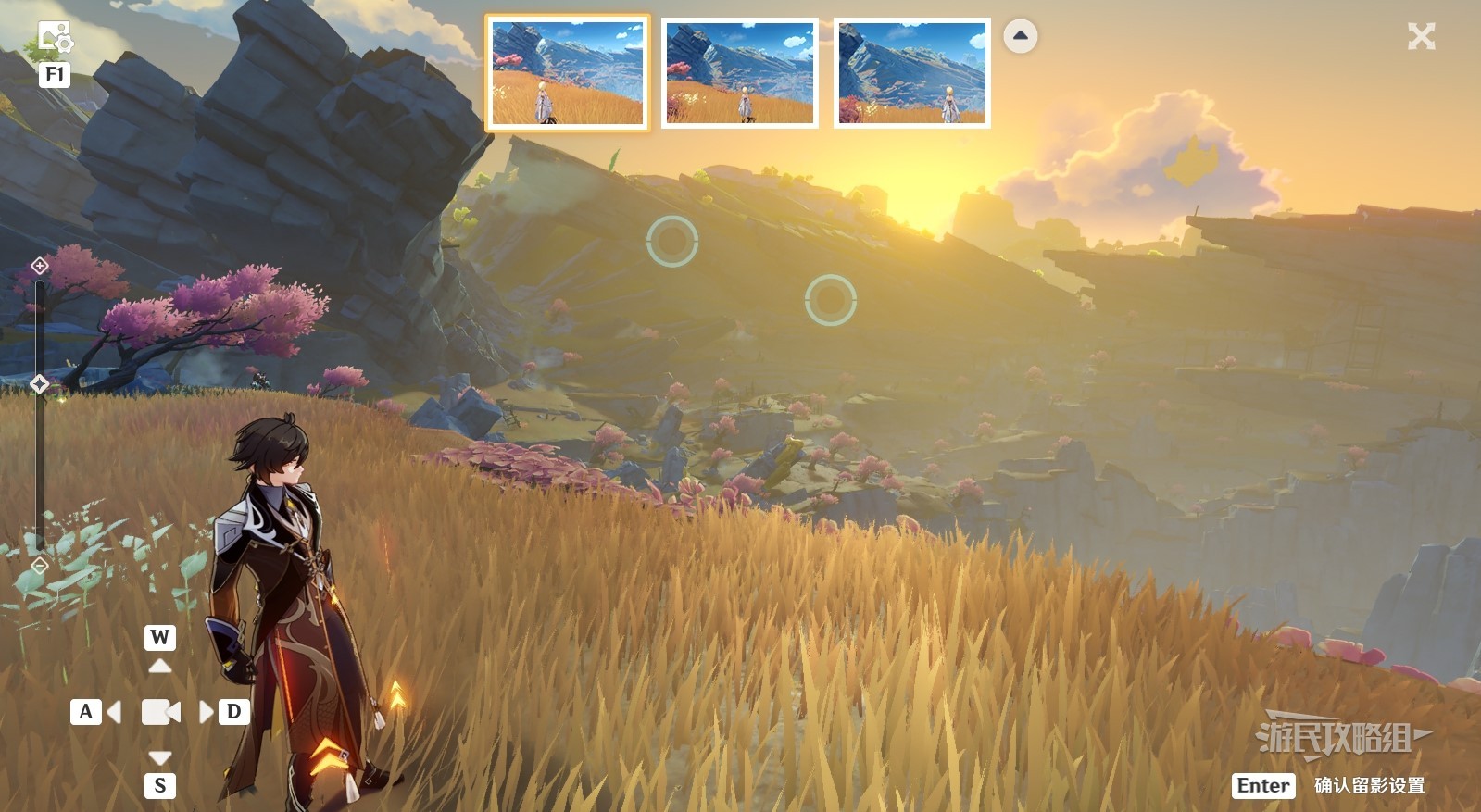The image size is (1481, 812).
Task: Click the zoom slider's plus icon
Action: coord(40,267)
